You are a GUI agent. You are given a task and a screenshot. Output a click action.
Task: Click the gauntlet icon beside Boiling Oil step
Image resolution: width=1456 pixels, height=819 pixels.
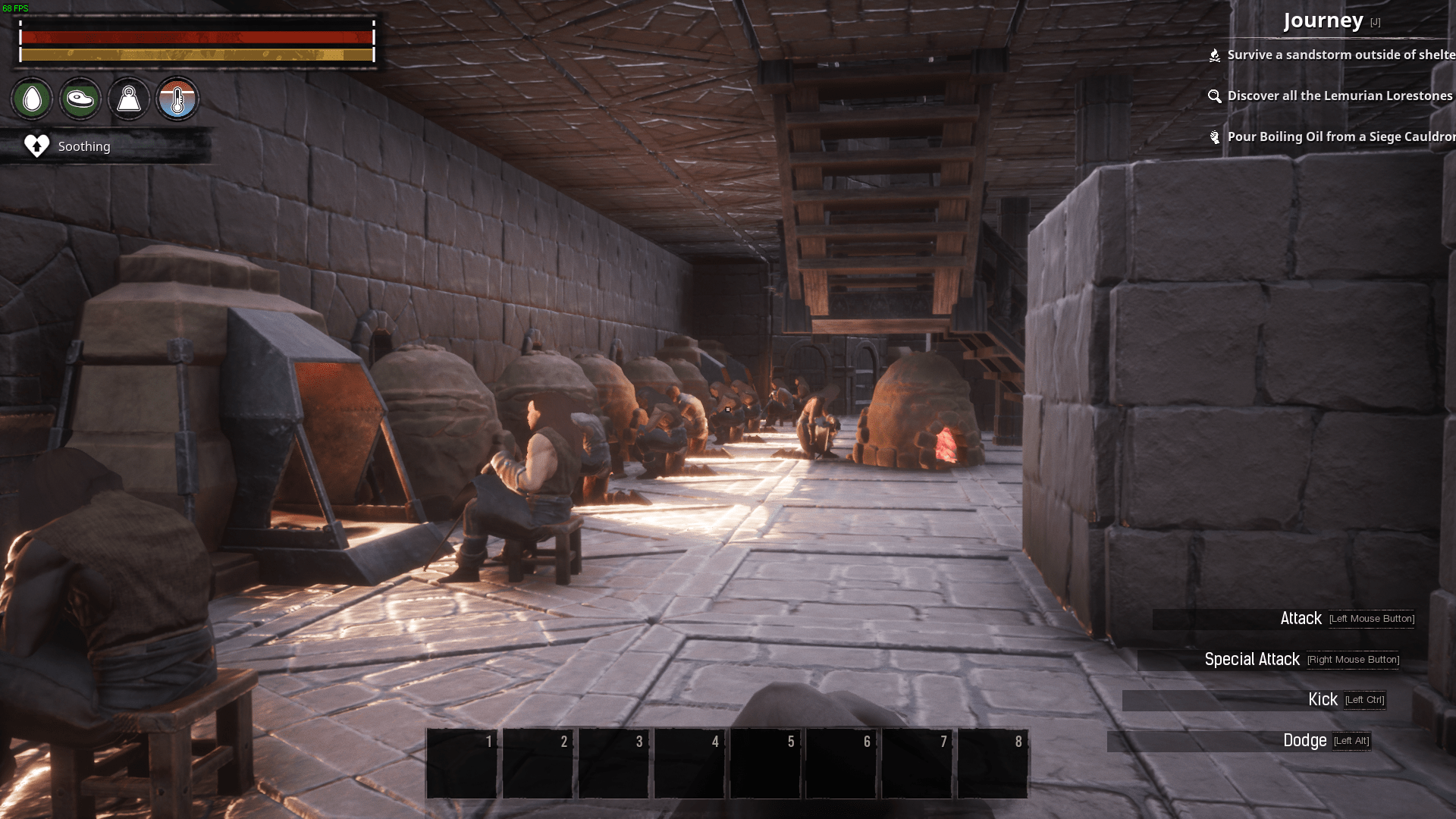1214,137
